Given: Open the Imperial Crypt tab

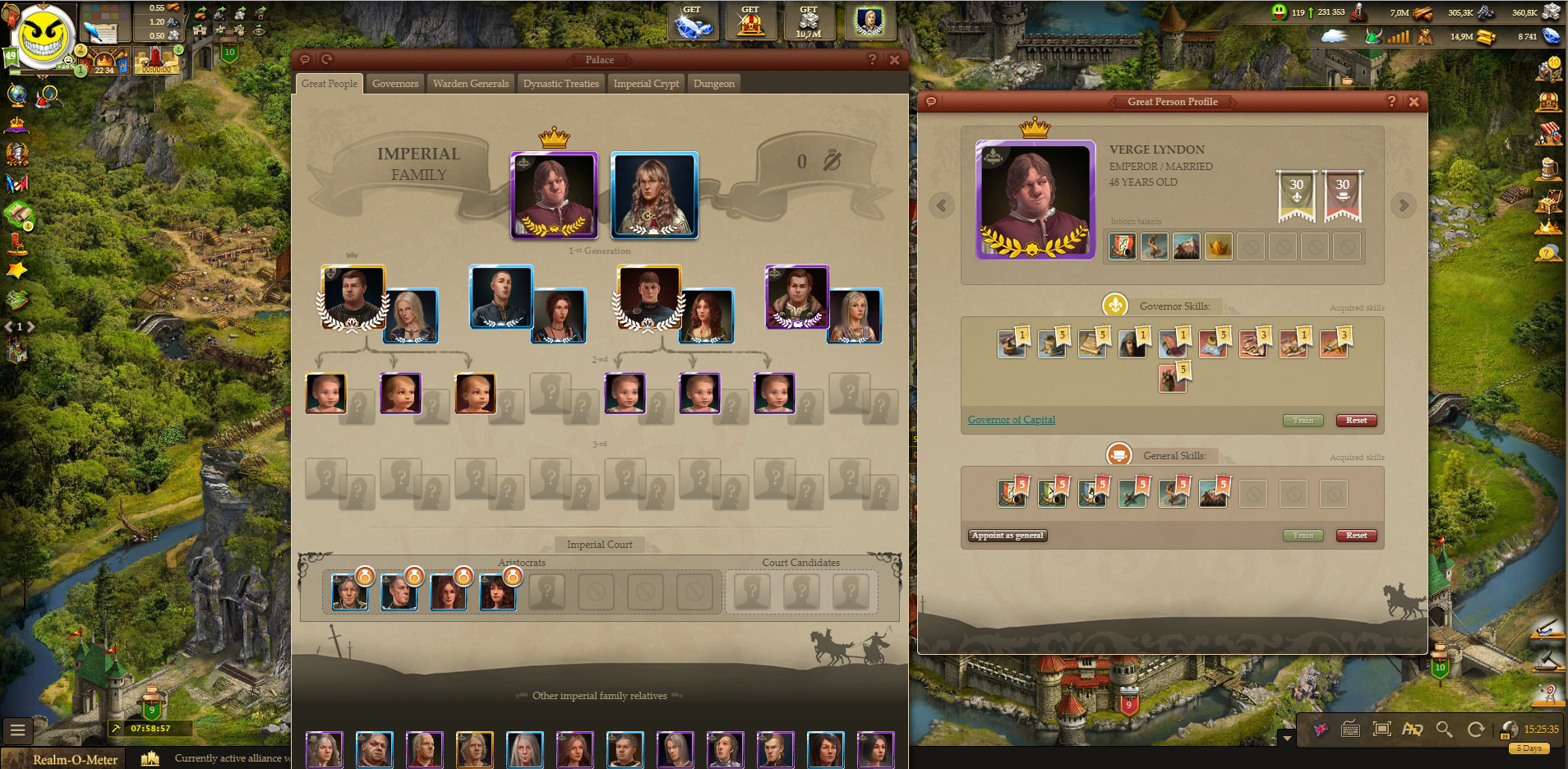Looking at the screenshot, I should click(x=646, y=83).
